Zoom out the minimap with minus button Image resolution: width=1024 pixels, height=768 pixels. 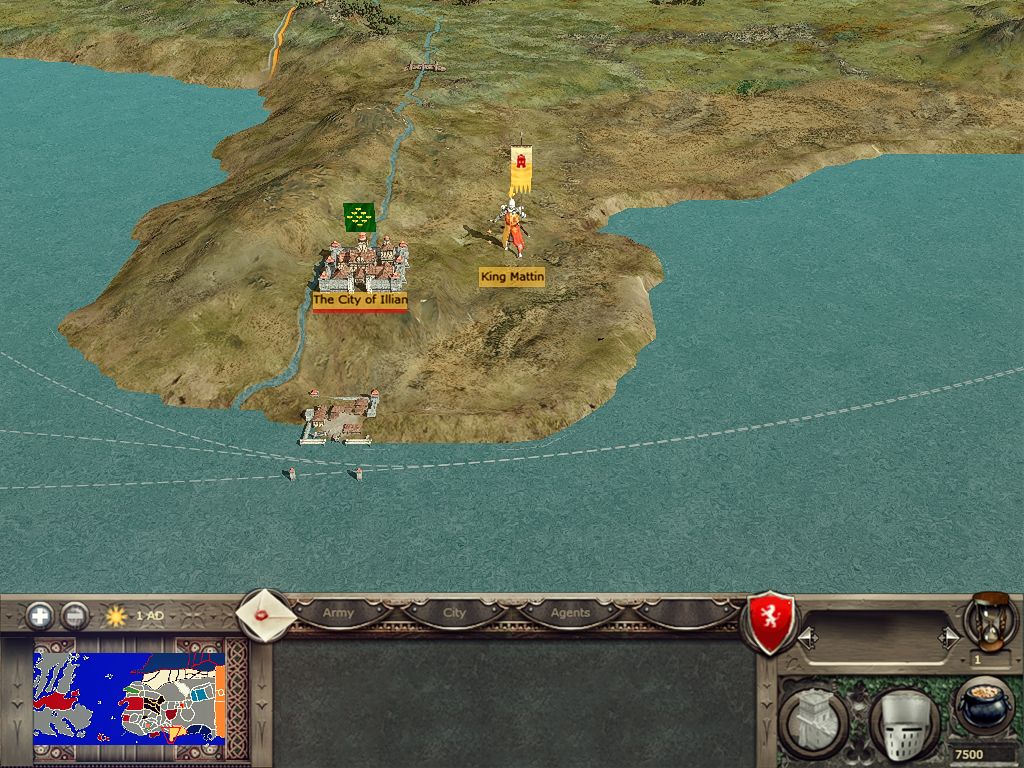click(74, 615)
